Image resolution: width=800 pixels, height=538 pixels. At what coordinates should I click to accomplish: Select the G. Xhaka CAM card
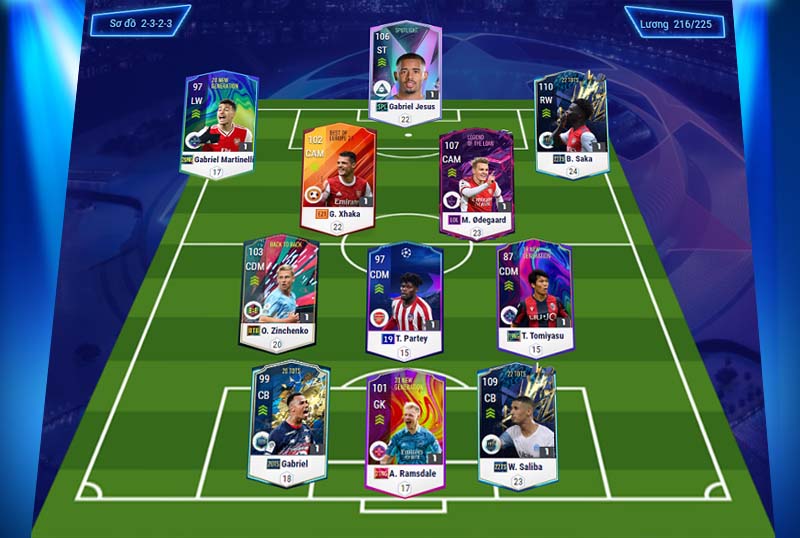(x=339, y=174)
